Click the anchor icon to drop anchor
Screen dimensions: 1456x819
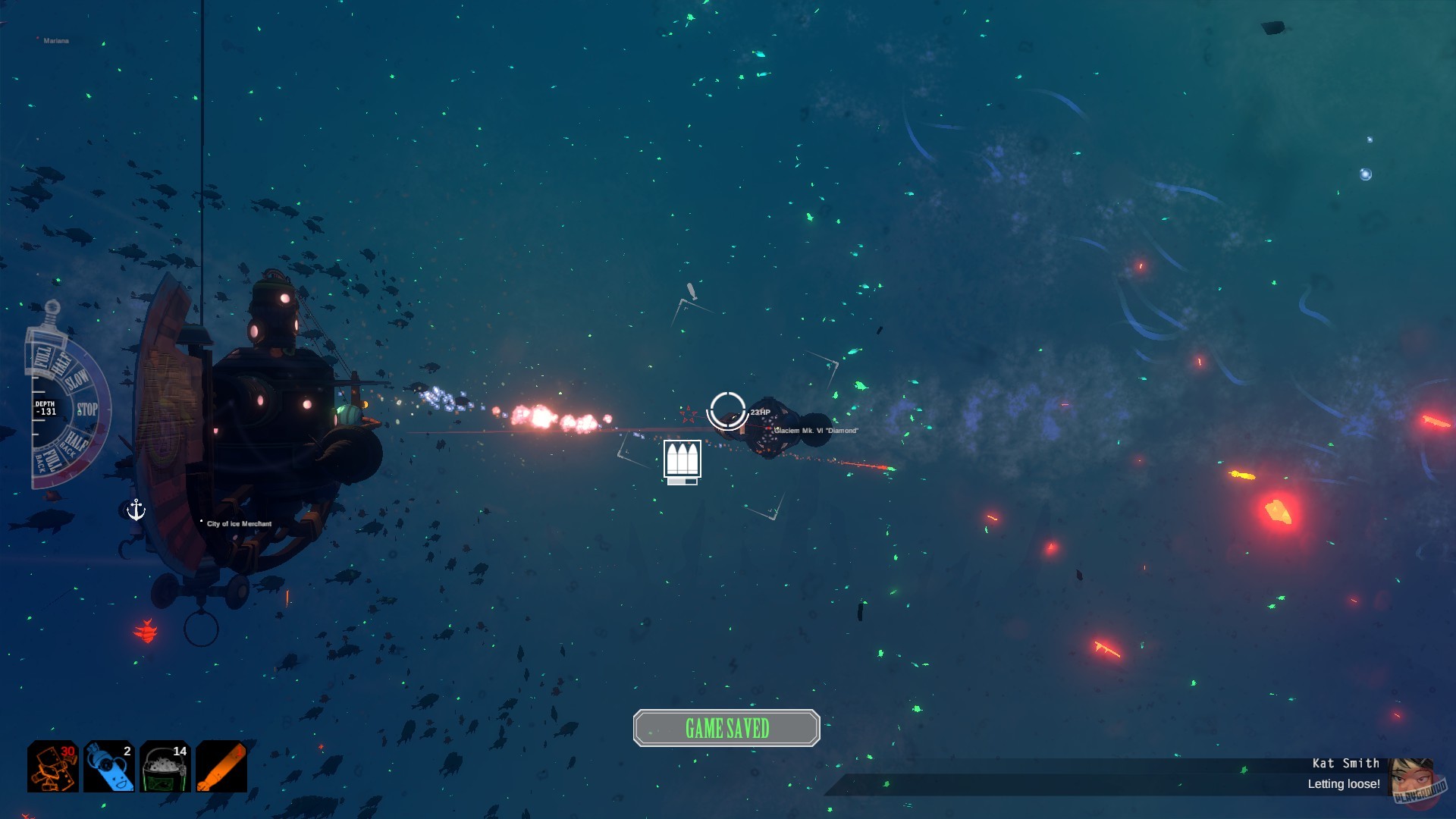(136, 509)
